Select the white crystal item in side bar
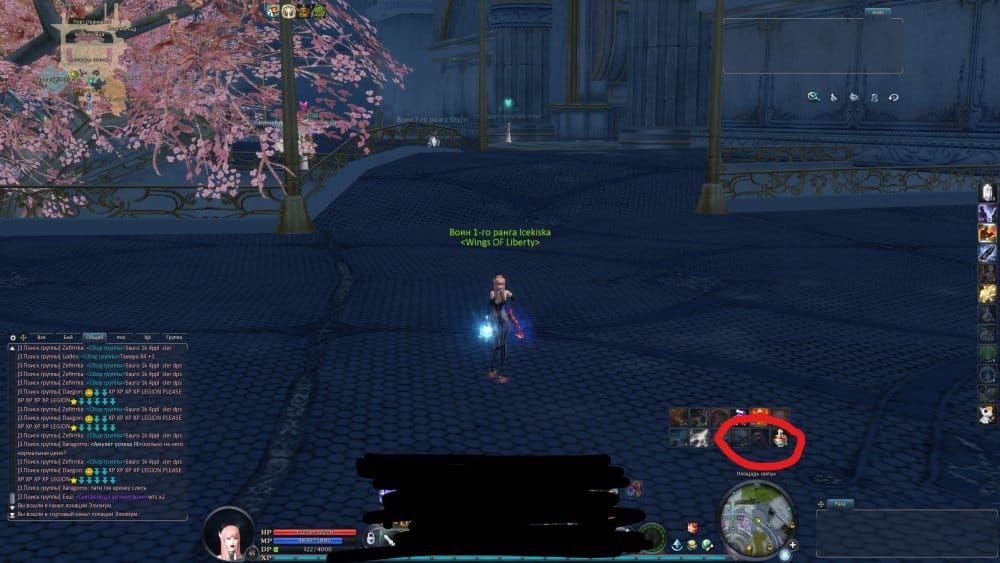1000x563 pixels. pyautogui.click(x=987, y=191)
